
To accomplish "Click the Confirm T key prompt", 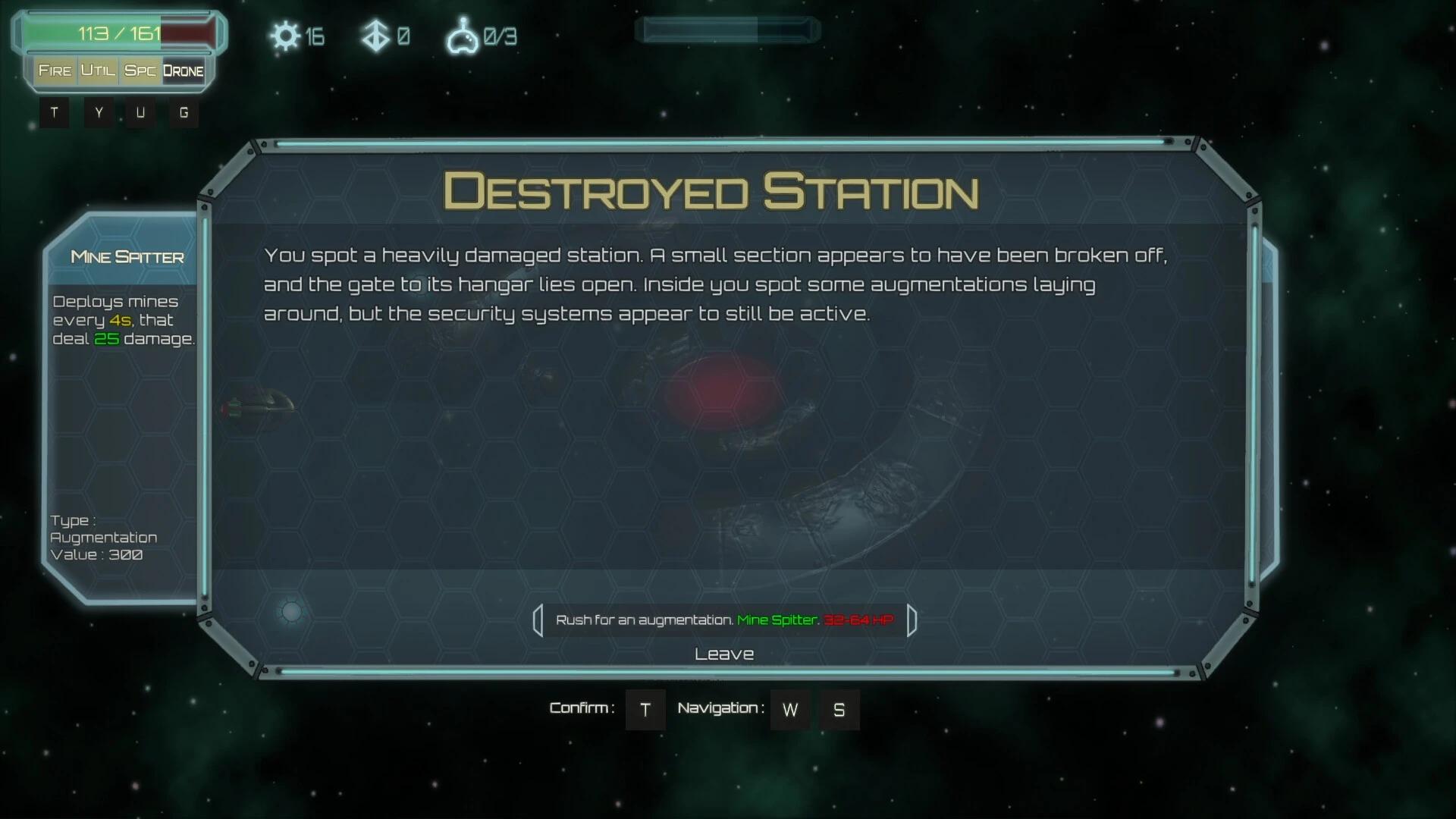I will click(645, 710).
